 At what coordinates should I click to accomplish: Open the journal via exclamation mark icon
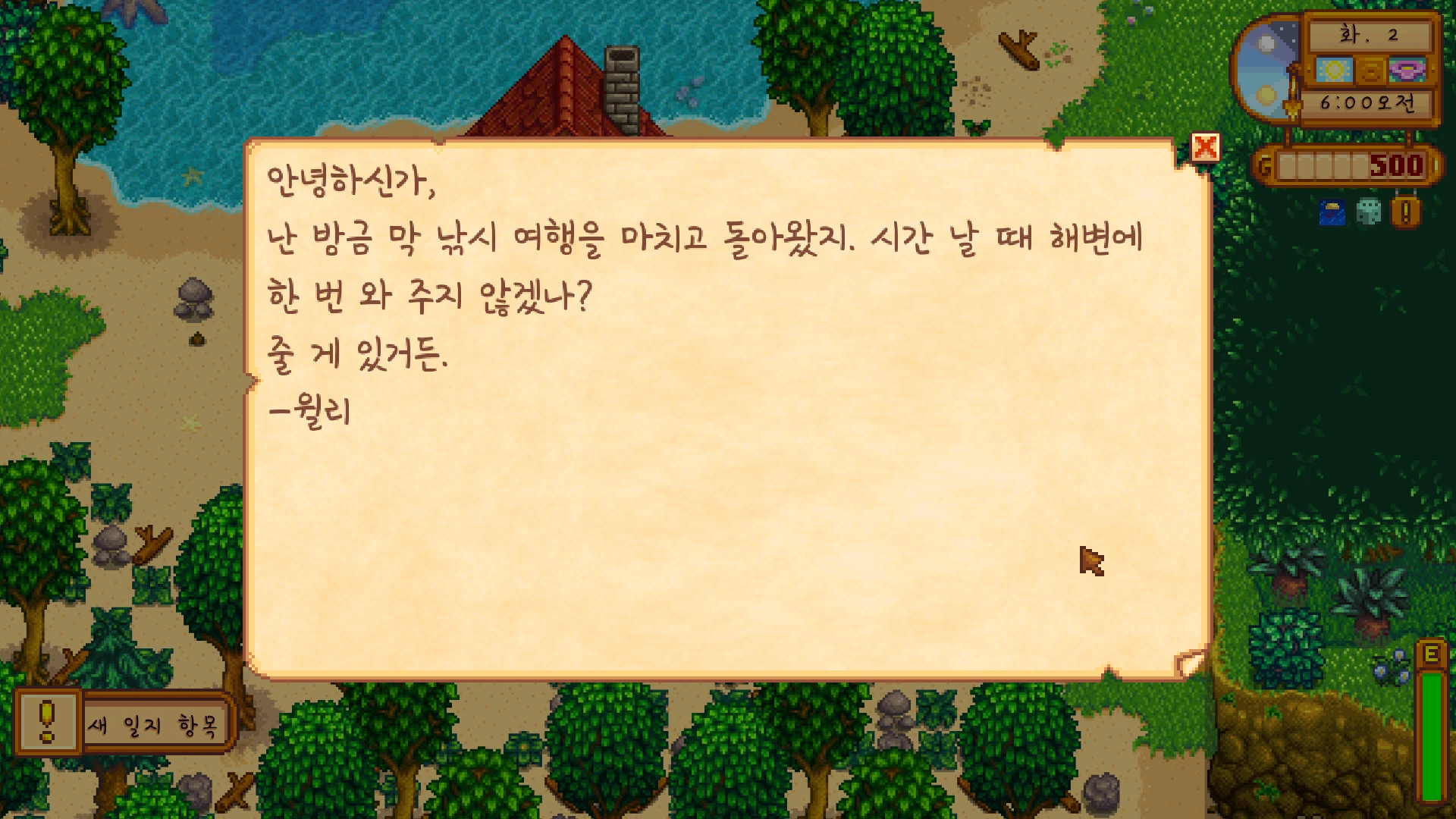1404,212
